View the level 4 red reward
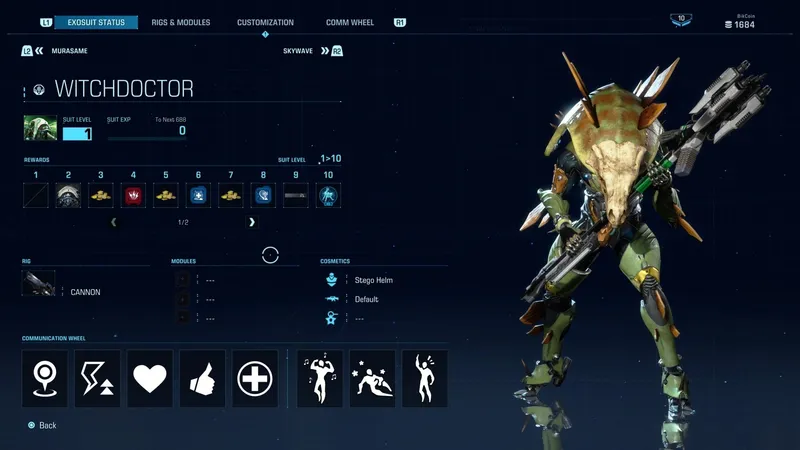Image resolution: width=800 pixels, height=450 pixels. point(133,195)
